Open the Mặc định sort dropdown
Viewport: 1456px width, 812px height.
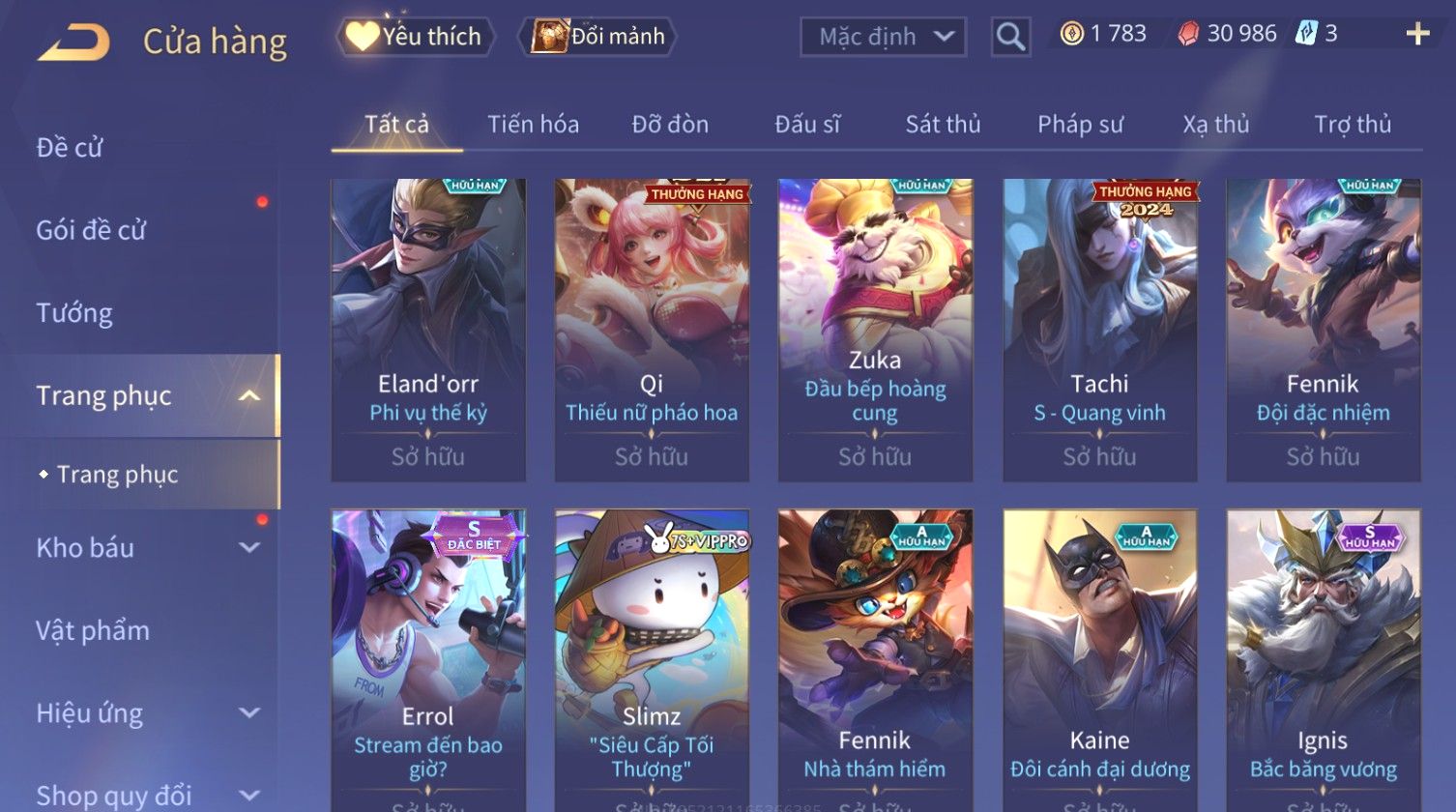pyautogui.click(x=883, y=37)
